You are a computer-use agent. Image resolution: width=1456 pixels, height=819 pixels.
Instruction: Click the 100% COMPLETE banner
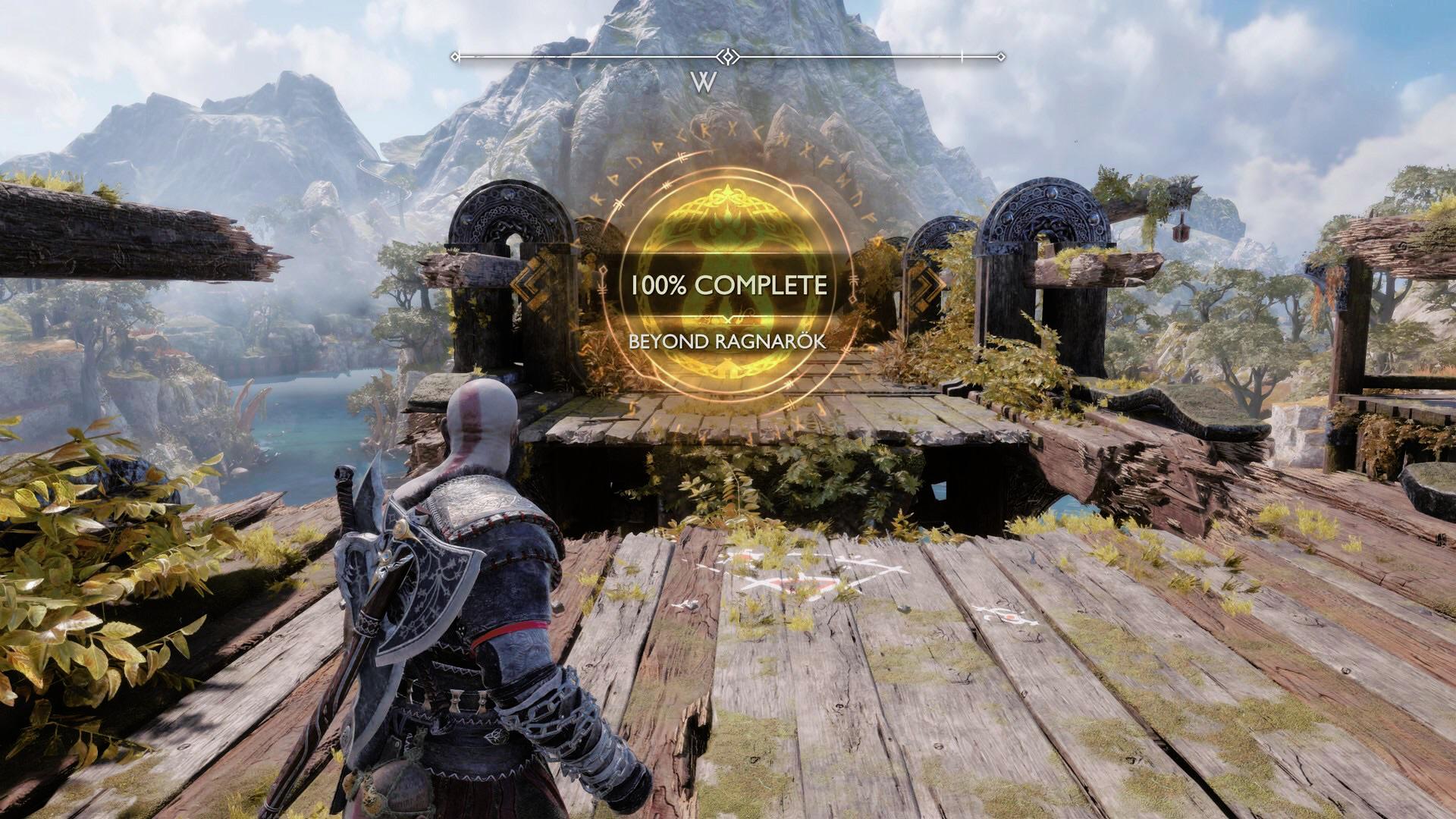(728, 284)
